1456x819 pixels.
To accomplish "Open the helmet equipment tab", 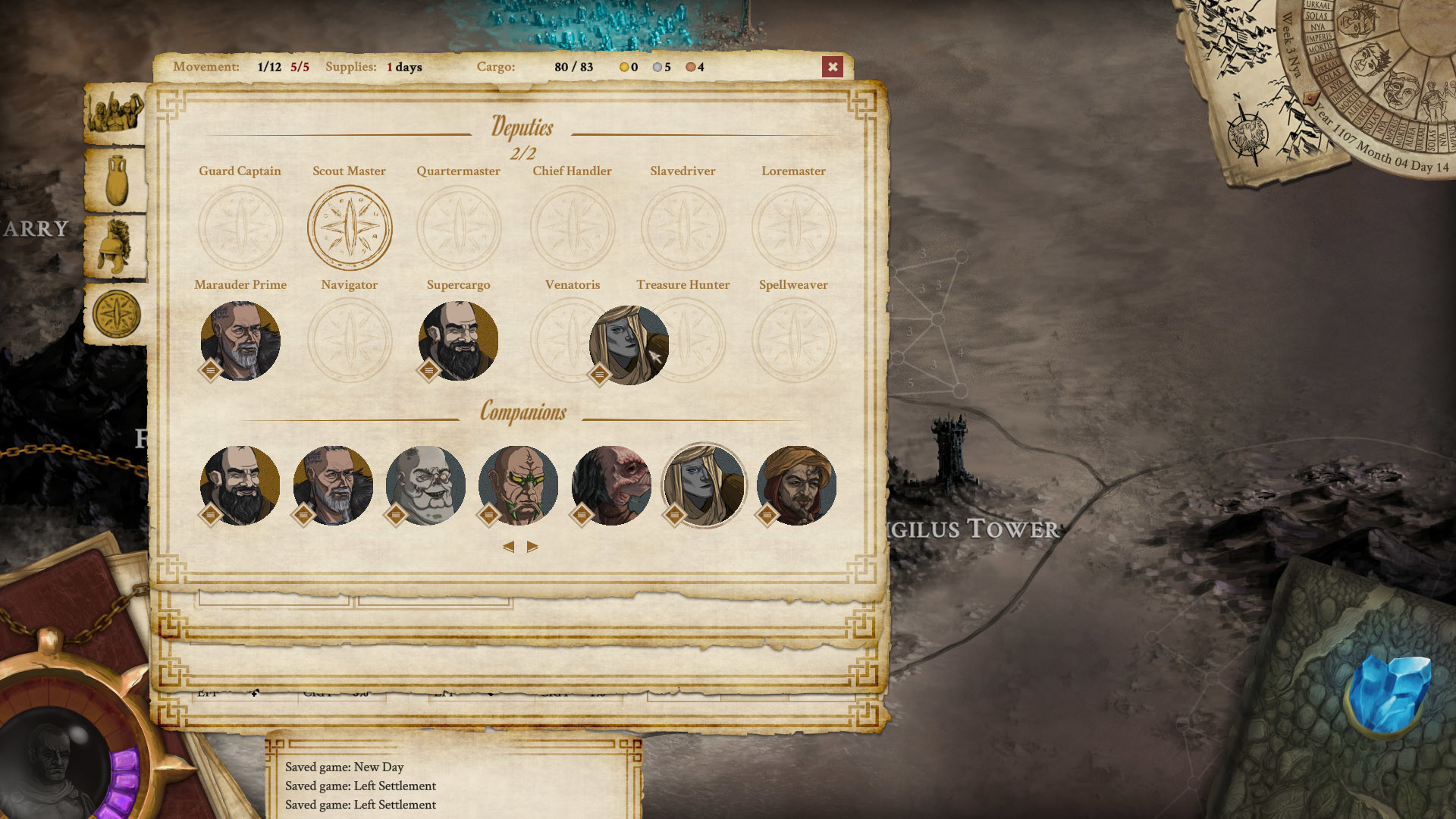I will click(x=116, y=246).
